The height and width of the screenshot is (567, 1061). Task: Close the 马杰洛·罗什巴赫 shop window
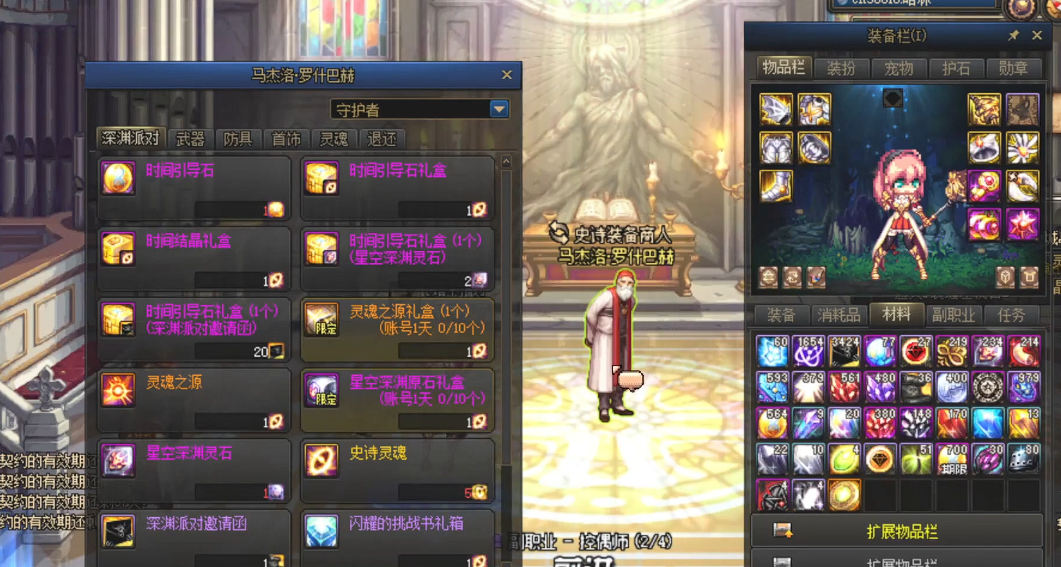[506, 75]
